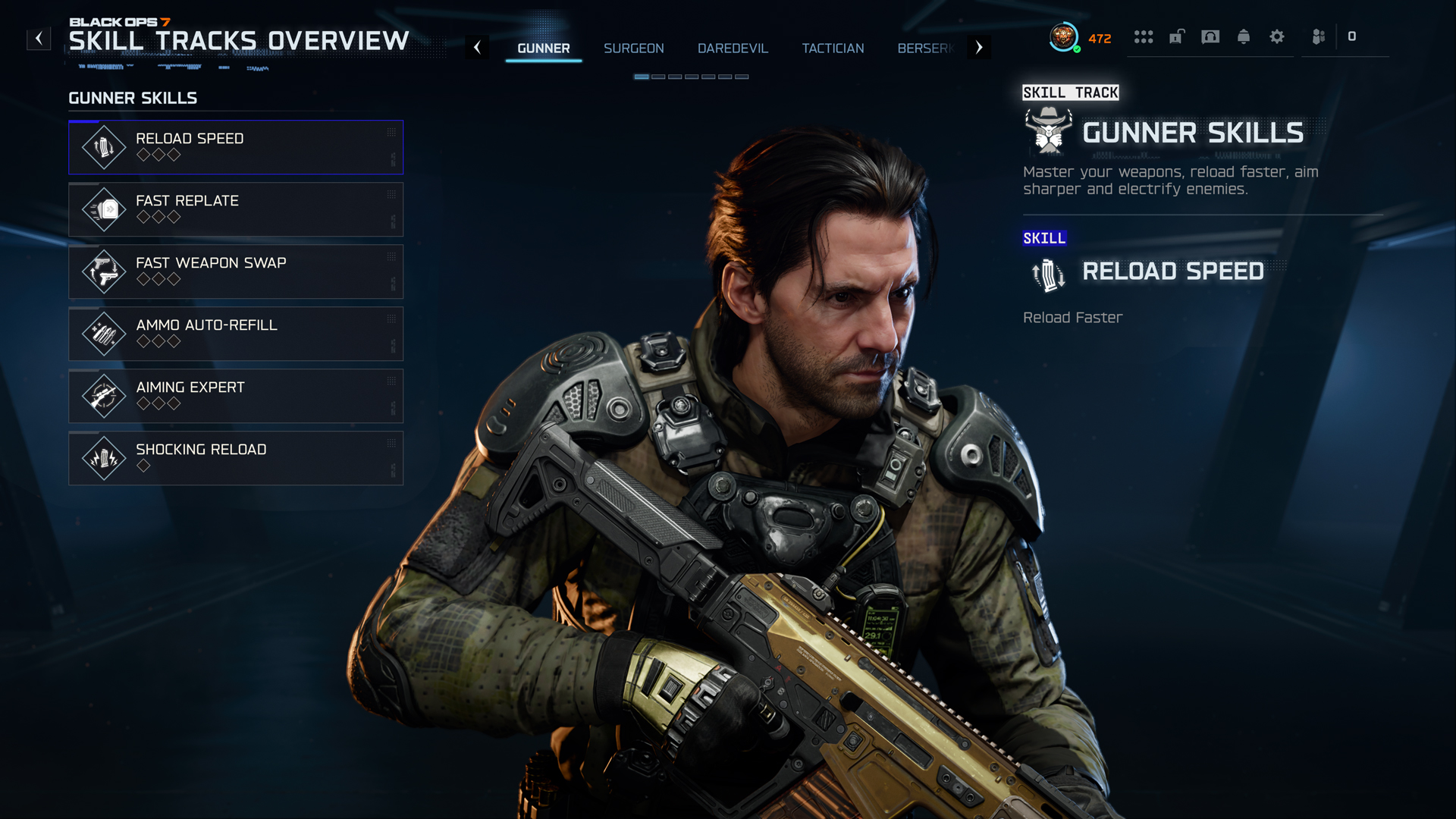Screen dimensions: 1456x819
Task: Open the settings gear
Action: (1277, 36)
